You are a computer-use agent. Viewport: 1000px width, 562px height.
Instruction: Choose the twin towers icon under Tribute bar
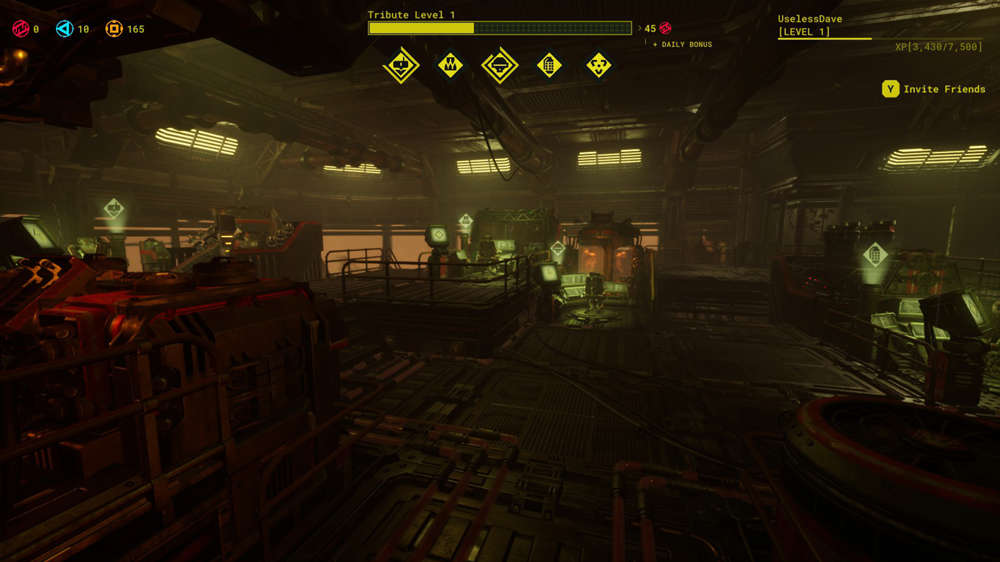point(451,66)
